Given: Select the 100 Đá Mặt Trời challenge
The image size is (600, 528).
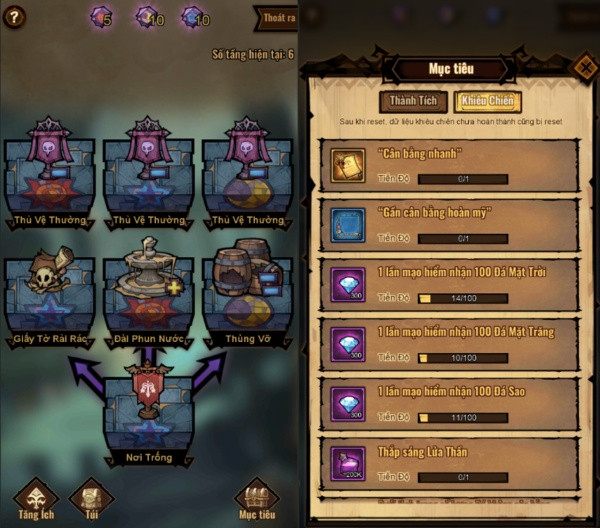Looking at the screenshot, I should [453, 286].
